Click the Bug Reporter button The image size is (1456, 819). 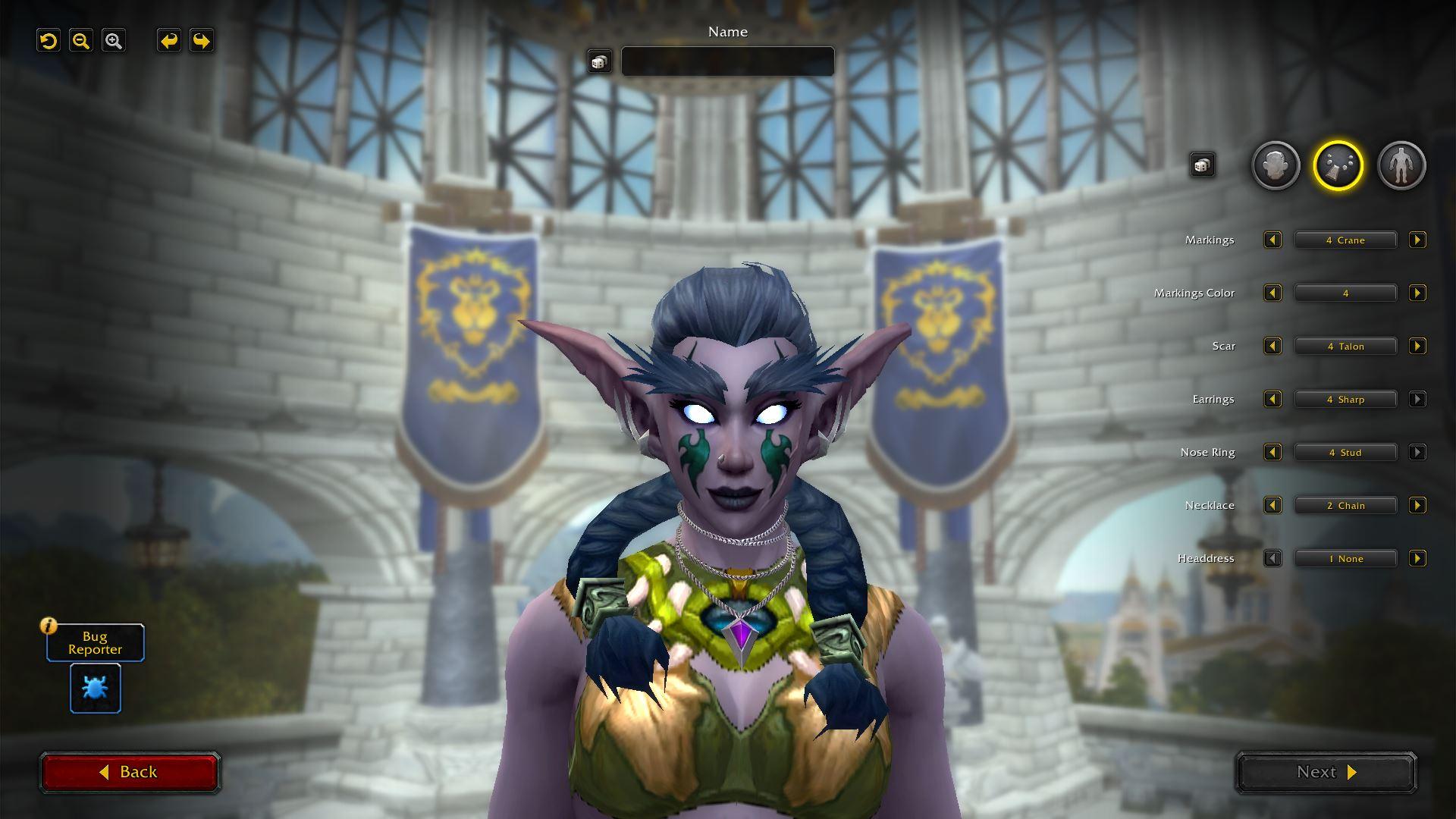pos(95,642)
